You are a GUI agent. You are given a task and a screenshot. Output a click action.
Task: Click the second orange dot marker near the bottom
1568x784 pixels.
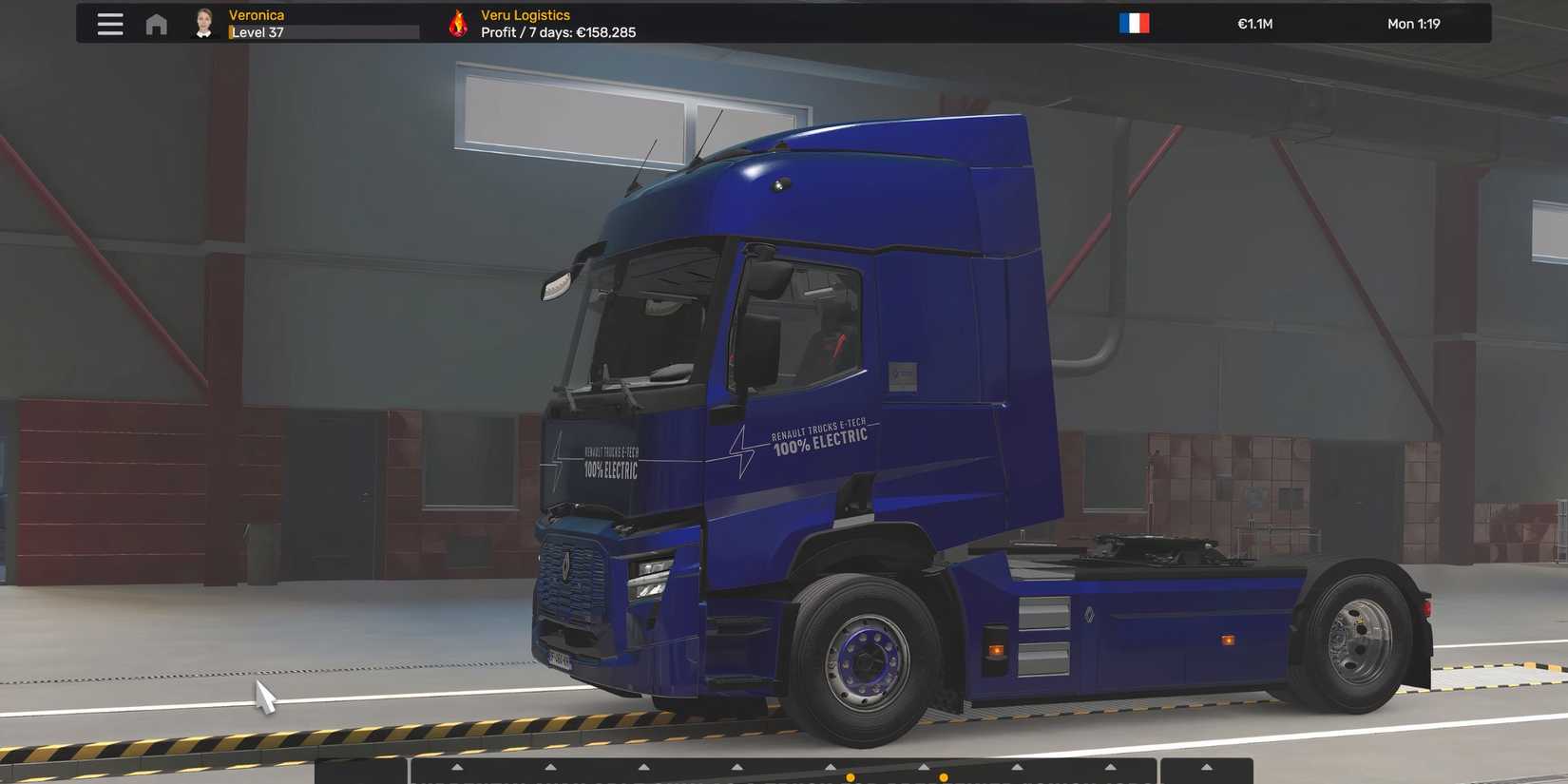point(942,776)
